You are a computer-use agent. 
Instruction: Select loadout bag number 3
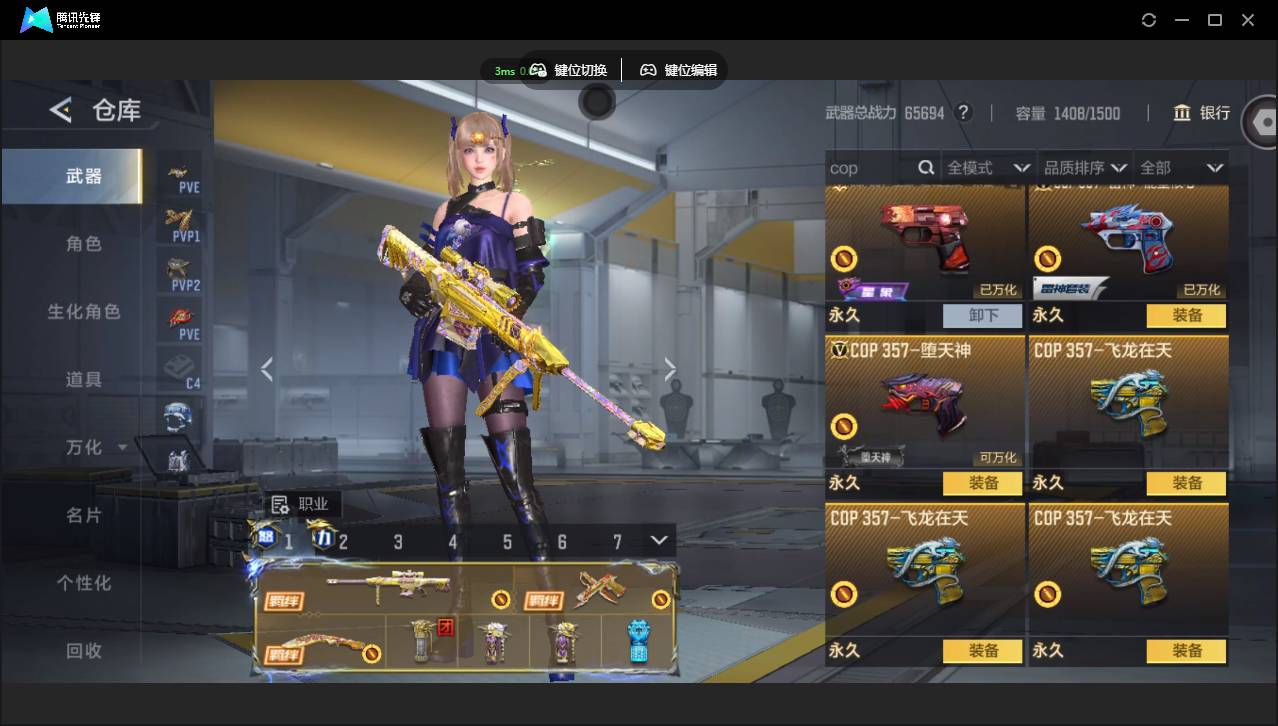pyautogui.click(x=398, y=542)
